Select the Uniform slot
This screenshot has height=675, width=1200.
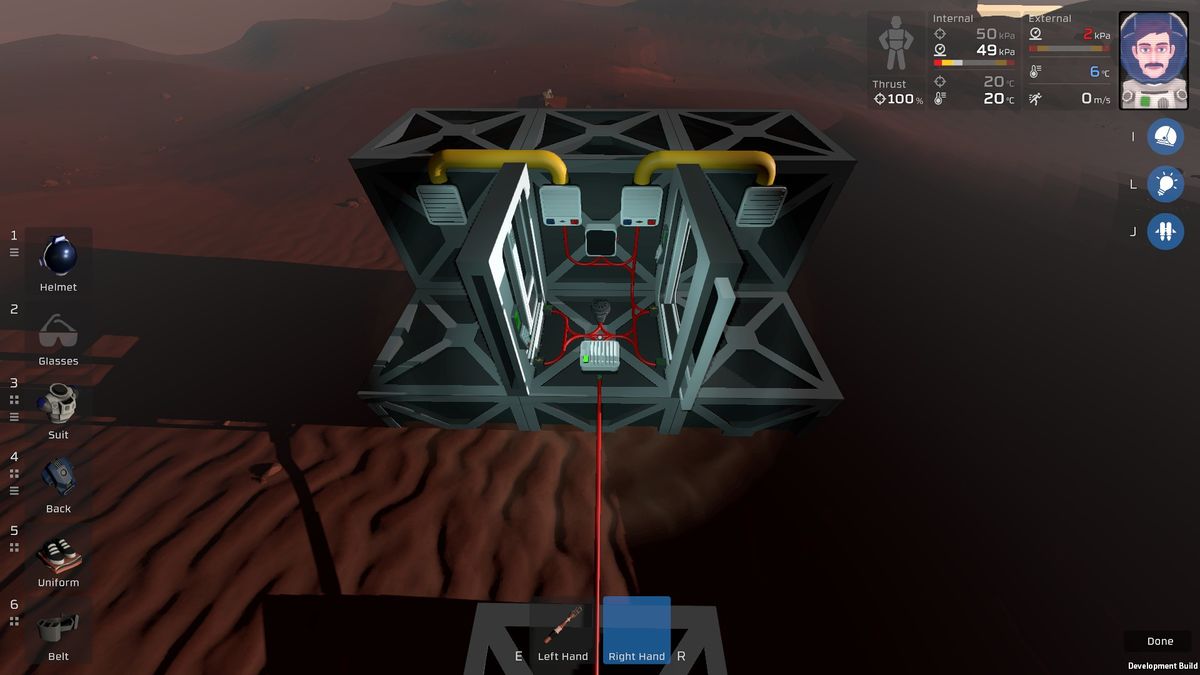click(x=59, y=554)
